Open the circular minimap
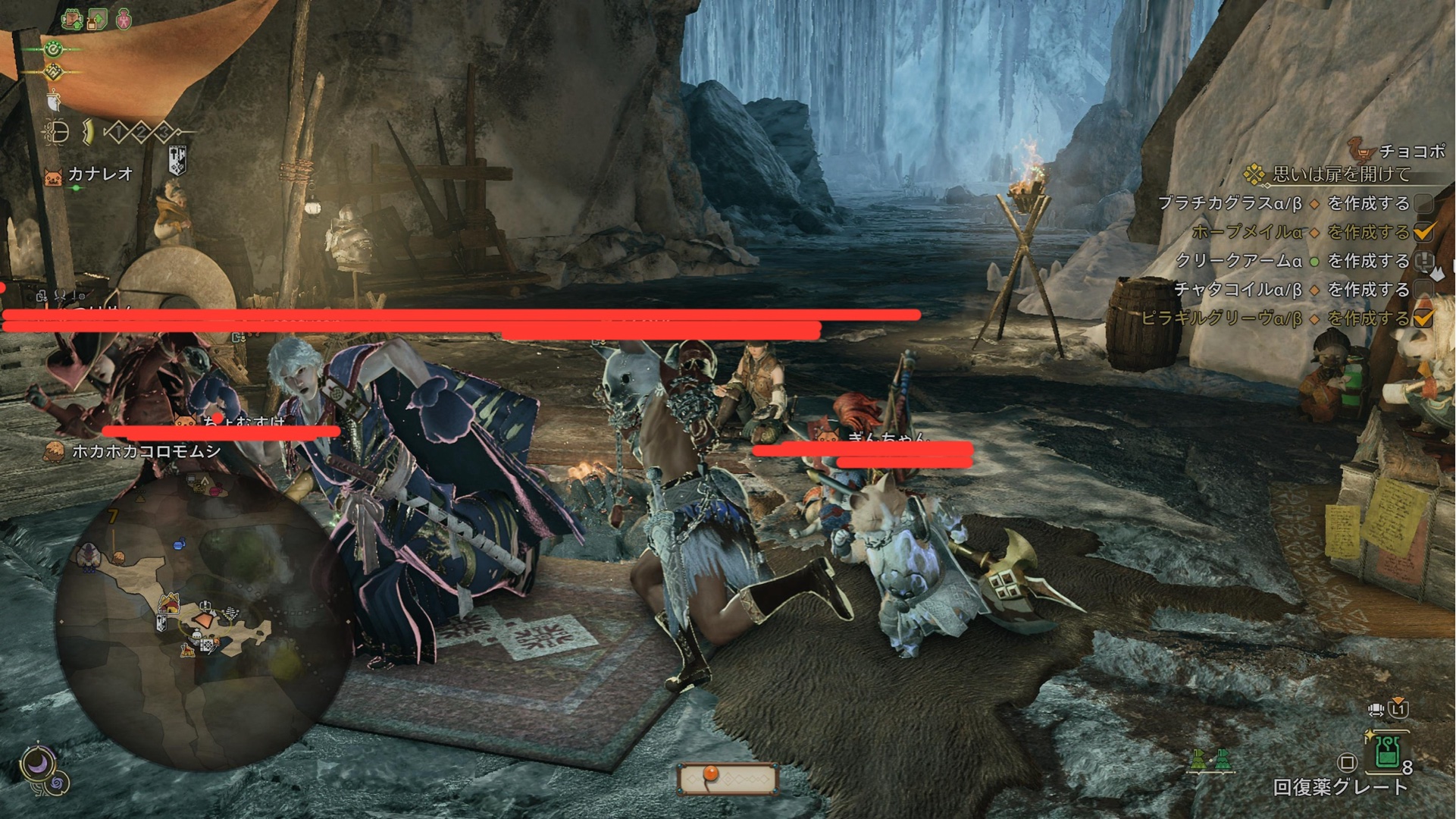Image resolution: width=1456 pixels, height=819 pixels. point(205,622)
